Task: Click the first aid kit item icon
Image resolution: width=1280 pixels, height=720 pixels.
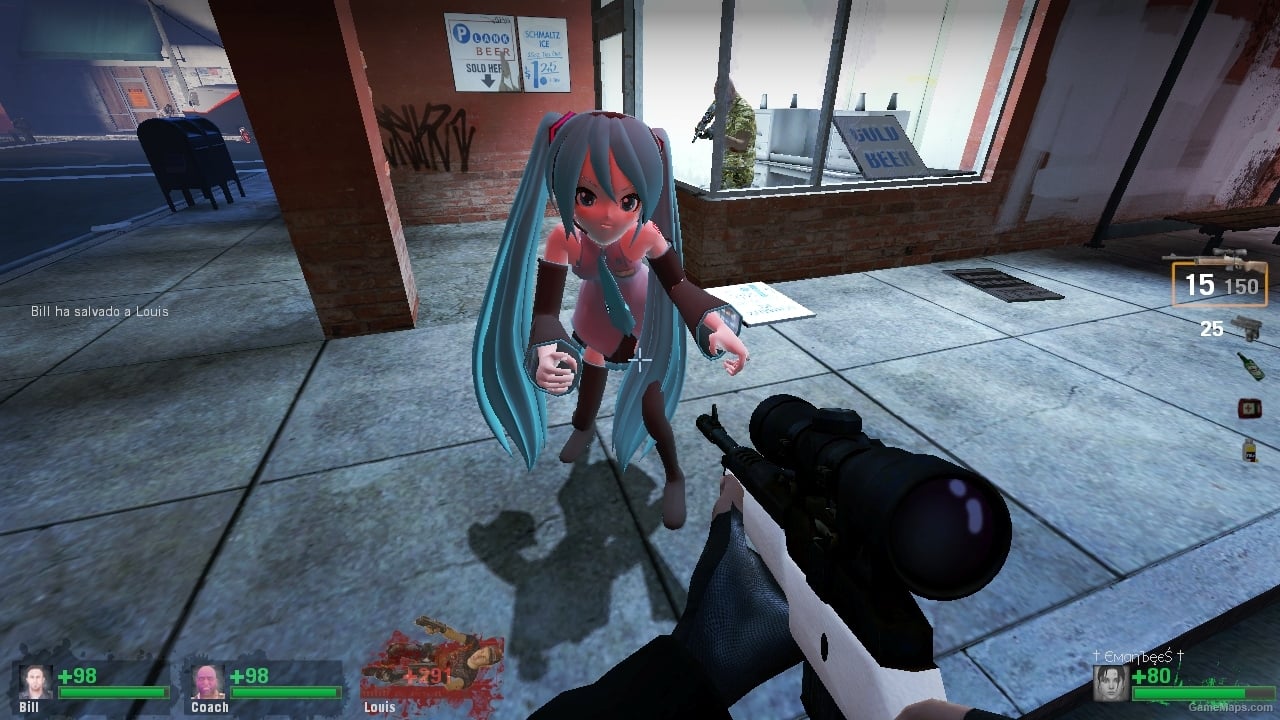Action: click(x=1248, y=407)
